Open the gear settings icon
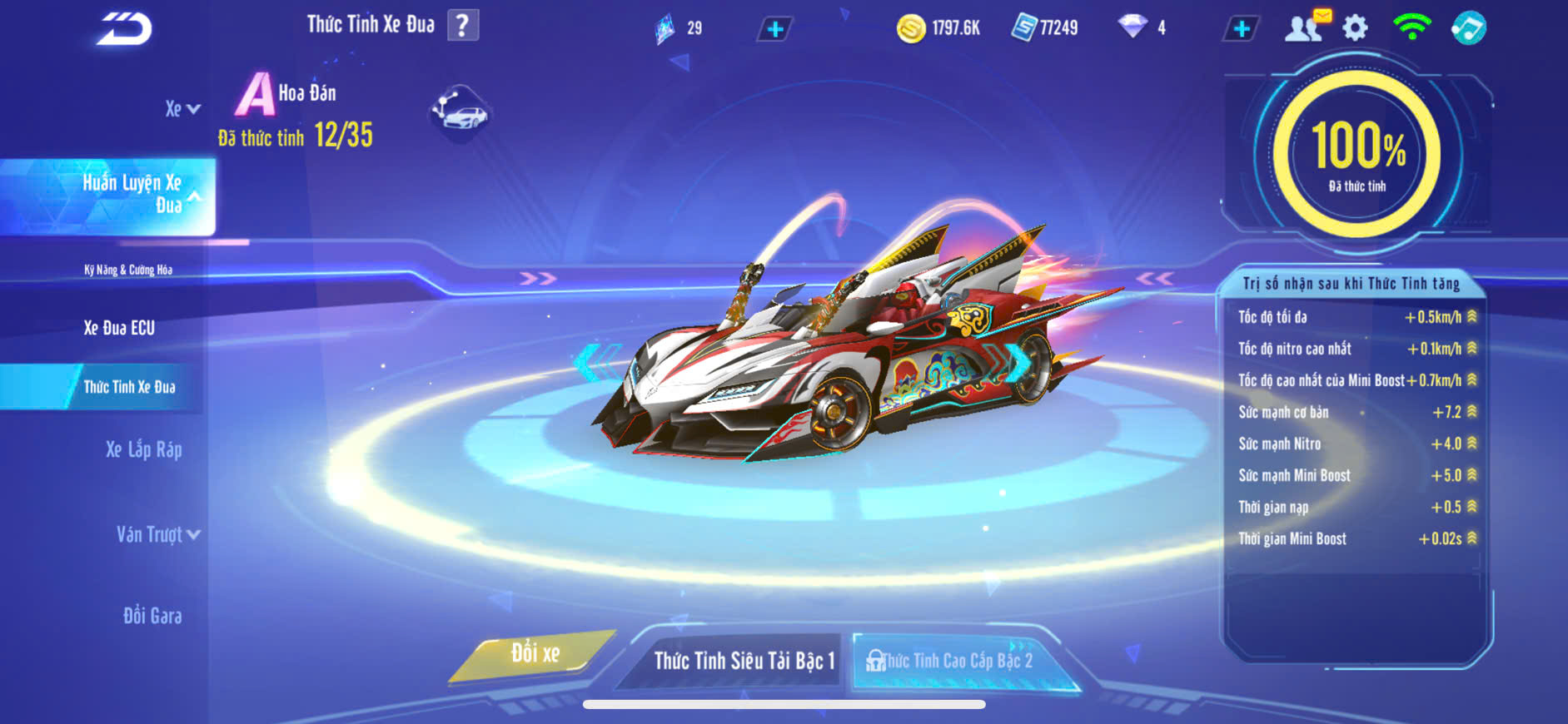 1355,28
